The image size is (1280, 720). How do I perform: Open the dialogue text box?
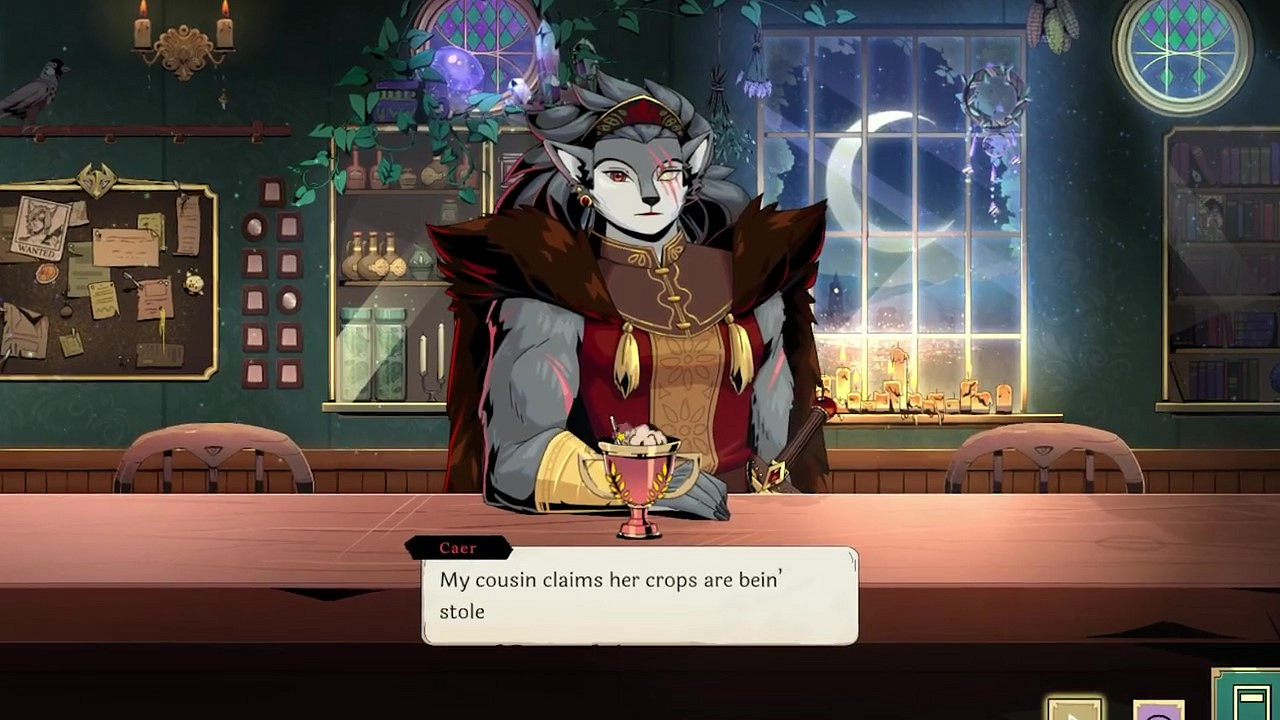click(x=640, y=593)
